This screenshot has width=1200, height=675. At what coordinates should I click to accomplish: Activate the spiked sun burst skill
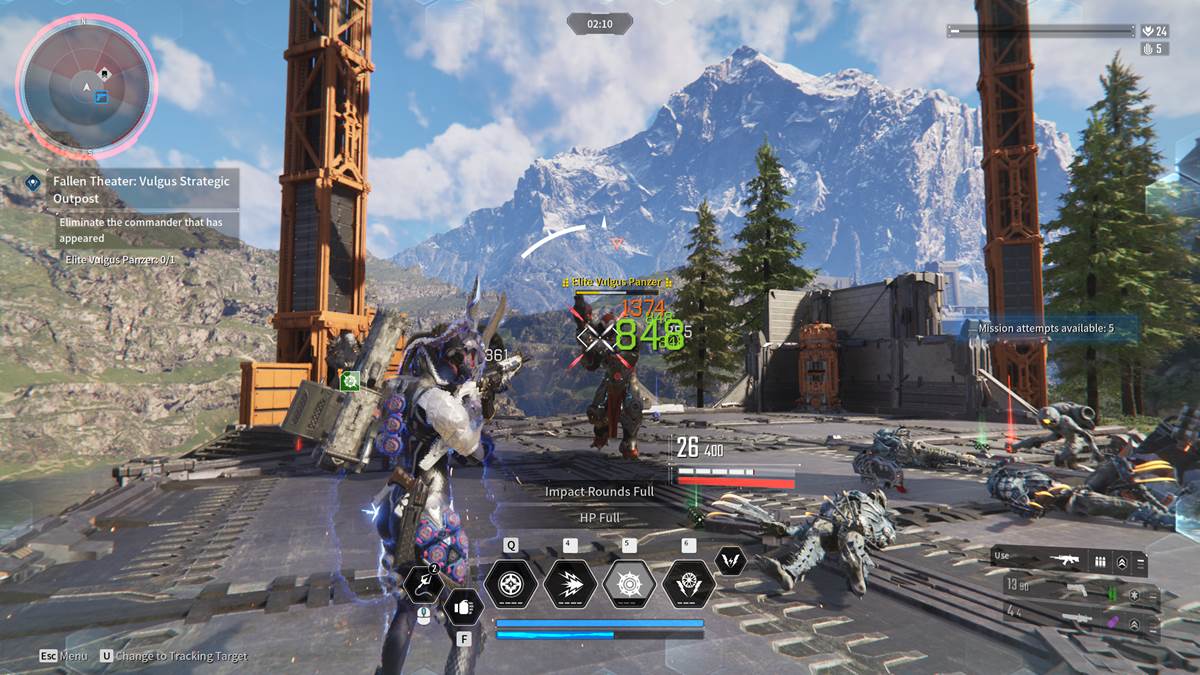(x=629, y=584)
